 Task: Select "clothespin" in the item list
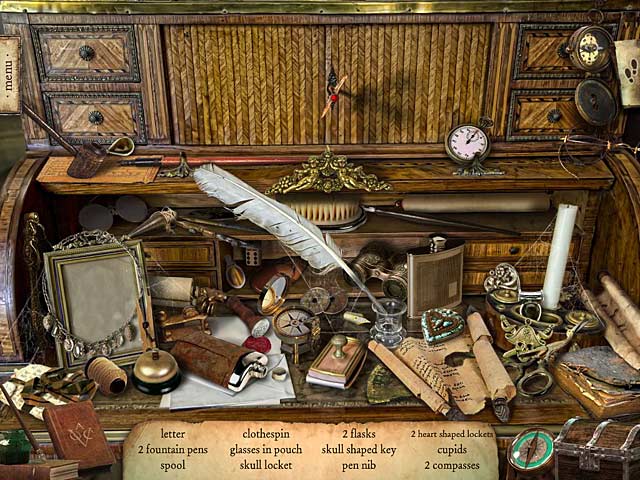tap(266, 435)
